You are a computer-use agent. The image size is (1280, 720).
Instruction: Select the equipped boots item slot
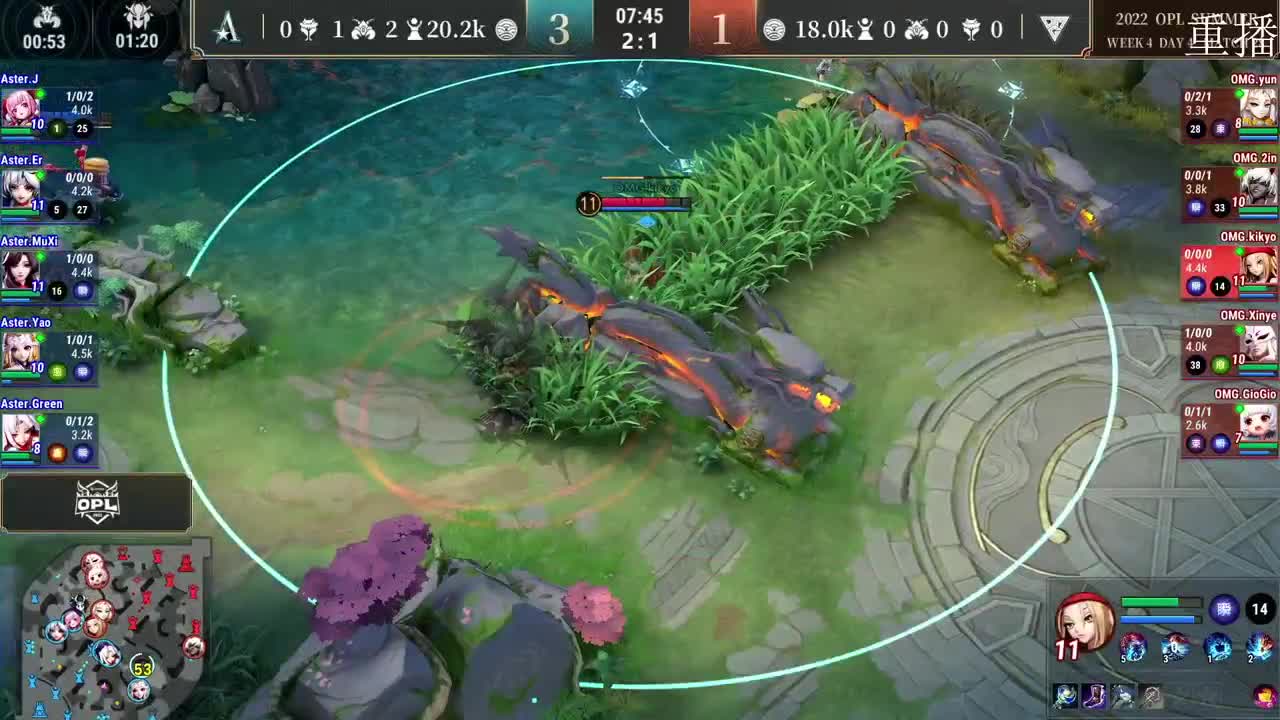coord(1093,697)
